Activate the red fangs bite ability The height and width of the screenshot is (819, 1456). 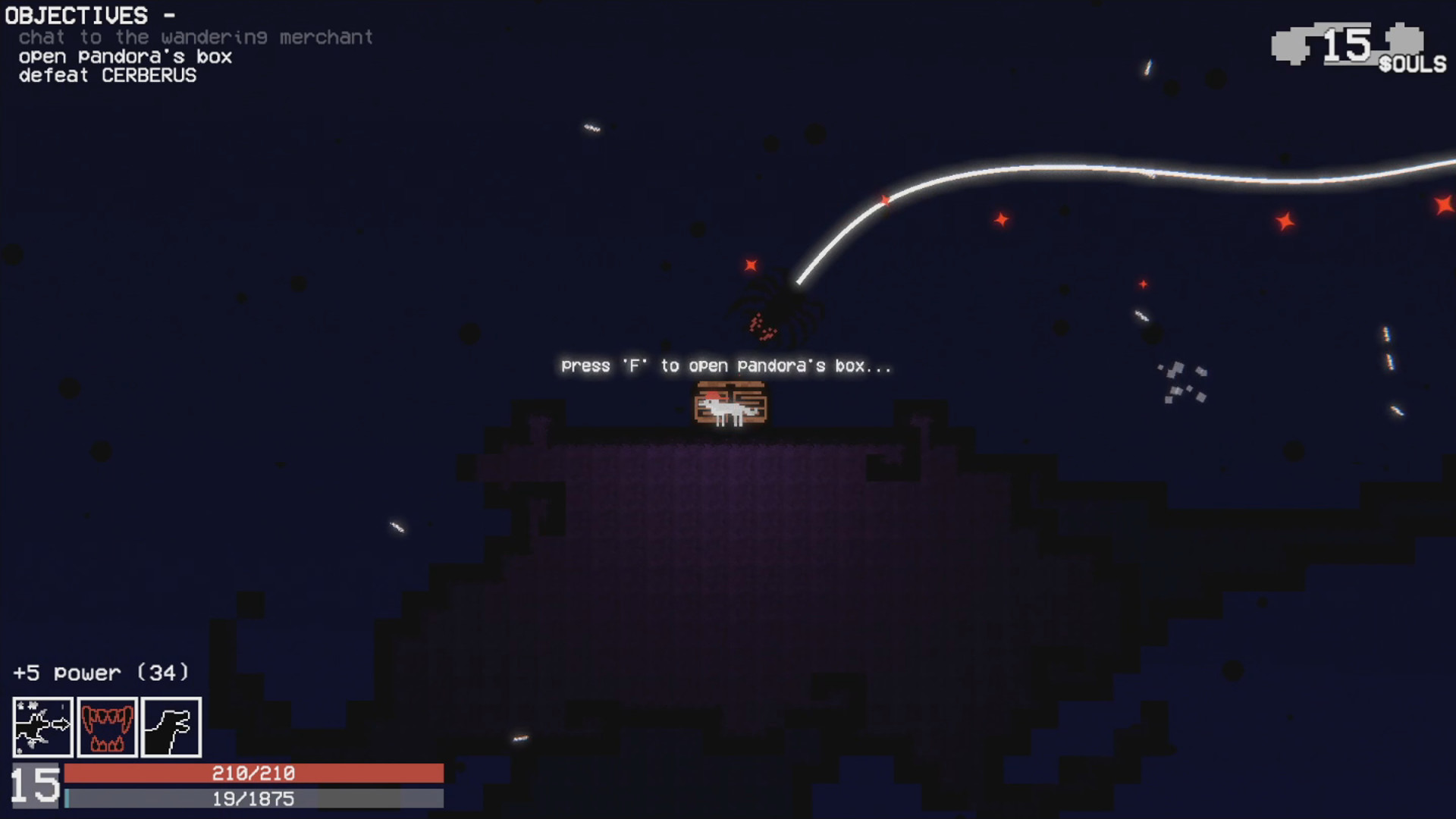(x=107, y=727)
